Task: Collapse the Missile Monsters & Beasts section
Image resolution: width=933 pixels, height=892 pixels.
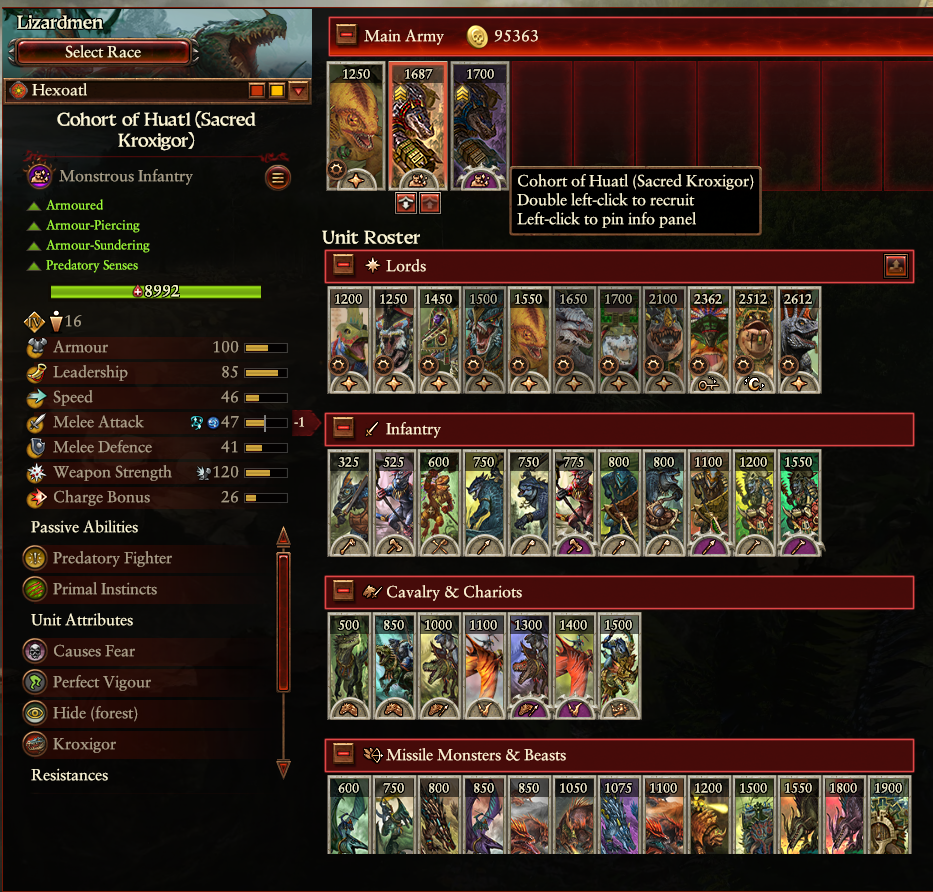Action: (343, 754)
